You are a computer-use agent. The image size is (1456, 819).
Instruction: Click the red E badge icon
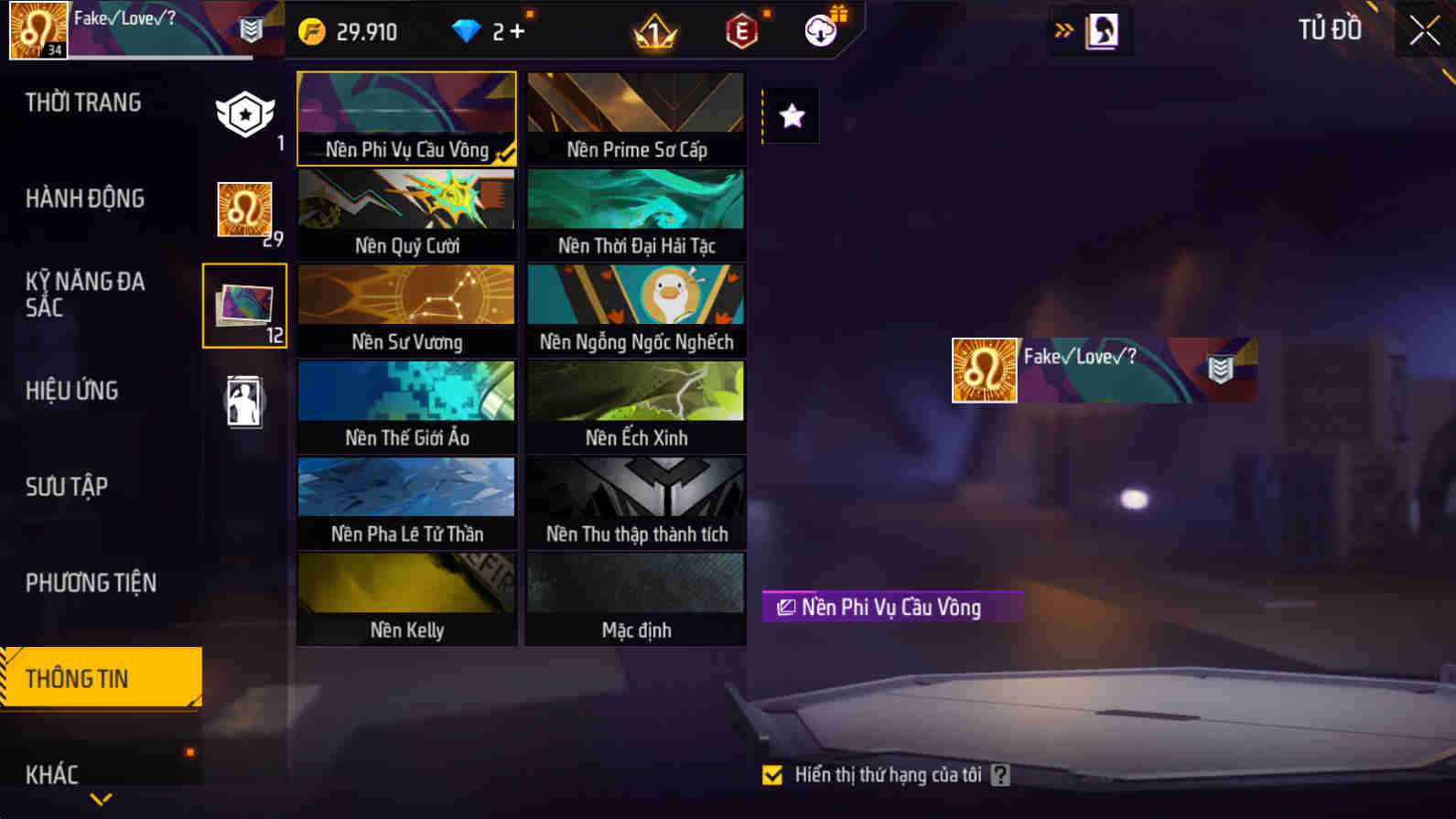pos(741,30)
